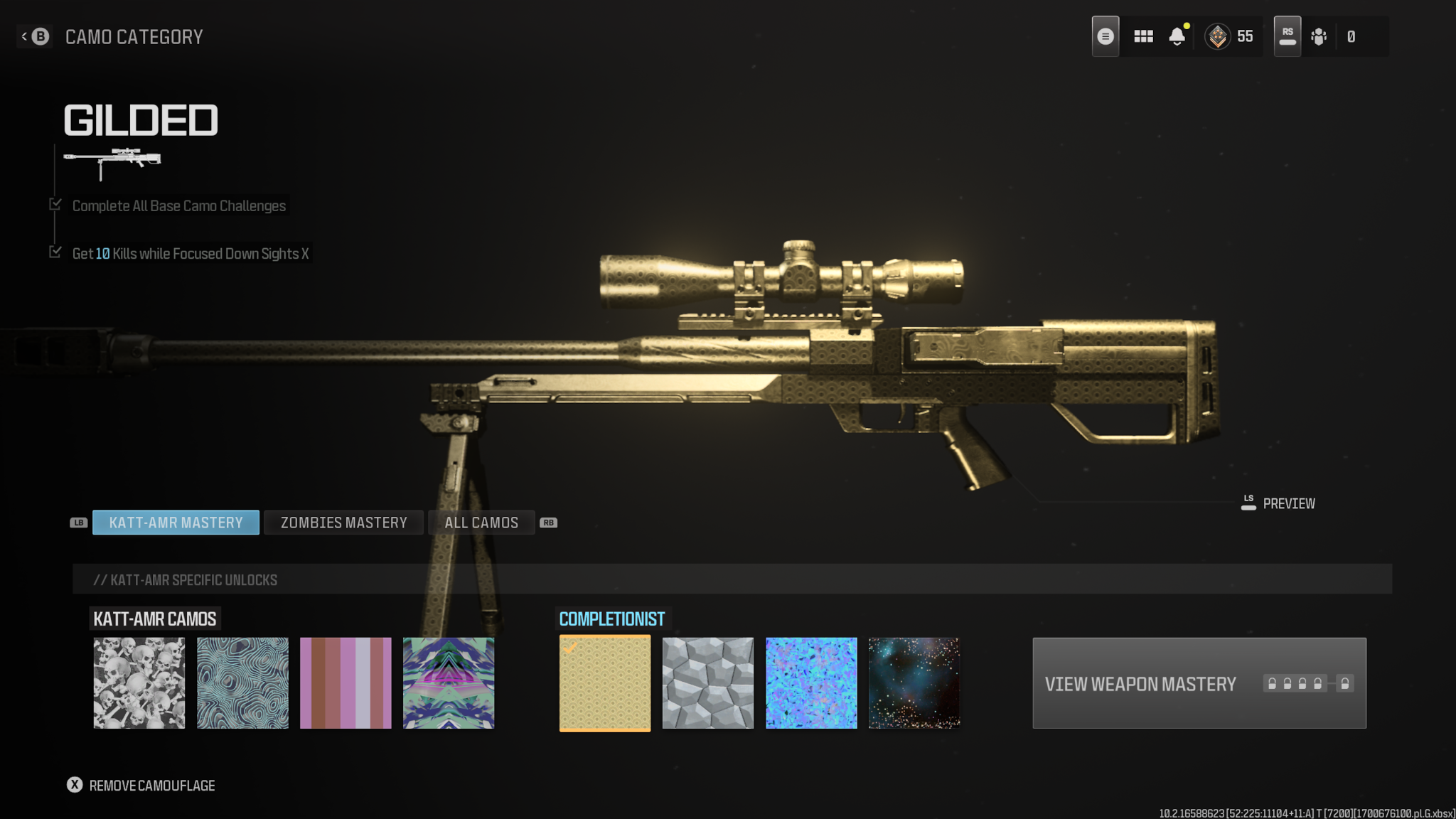This screenshot has width=1456, height=819.
Task: Click the lock icons beside View Weapon Mastery
Action: pos(1308,683)
